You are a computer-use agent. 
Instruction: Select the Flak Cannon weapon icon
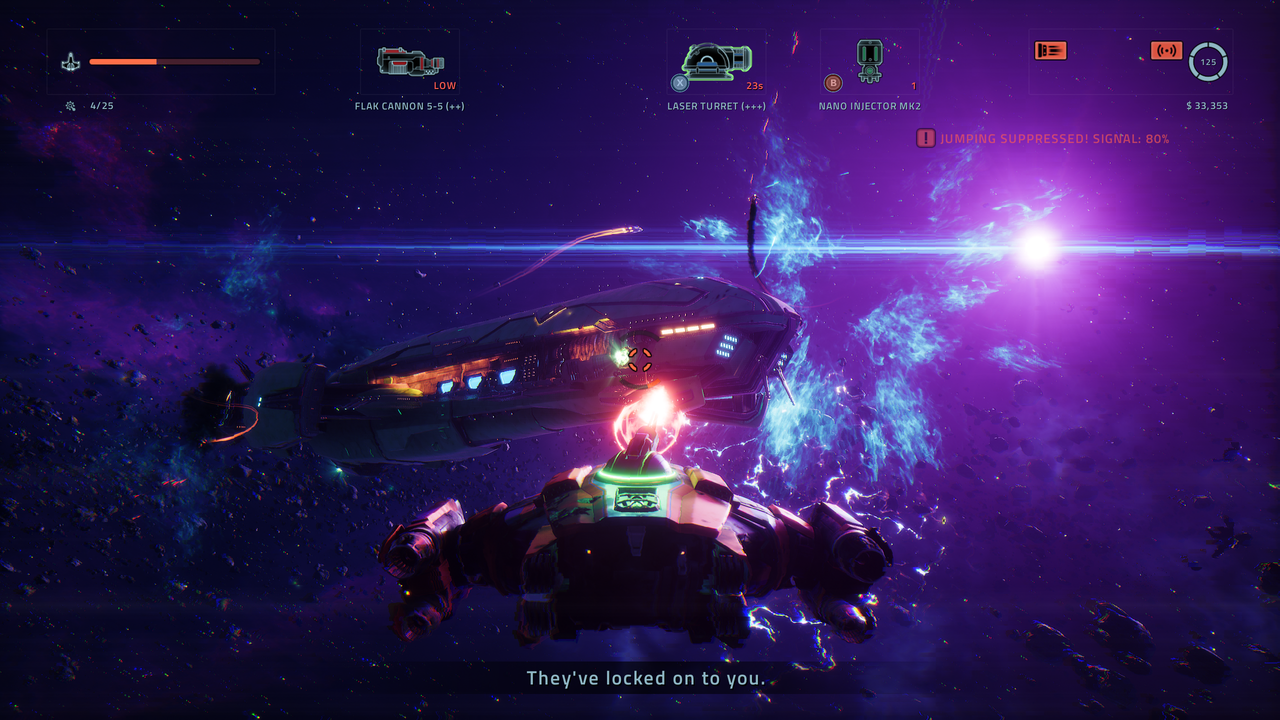coord(410,62)
